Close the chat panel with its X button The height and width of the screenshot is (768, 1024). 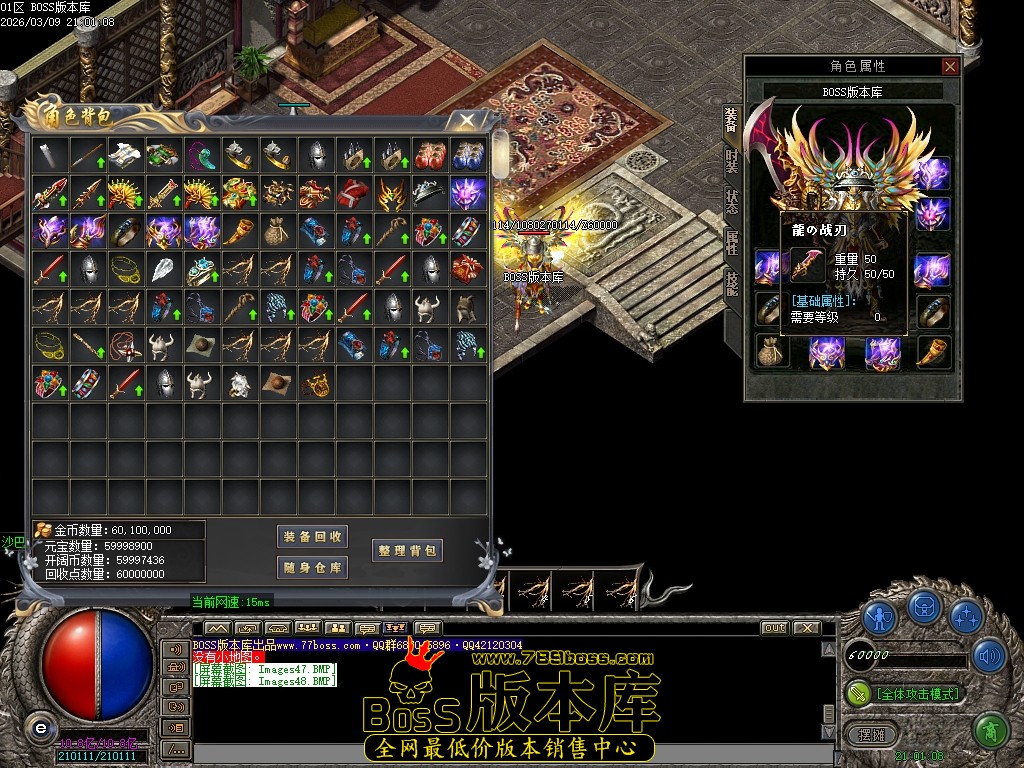point(806,628)
